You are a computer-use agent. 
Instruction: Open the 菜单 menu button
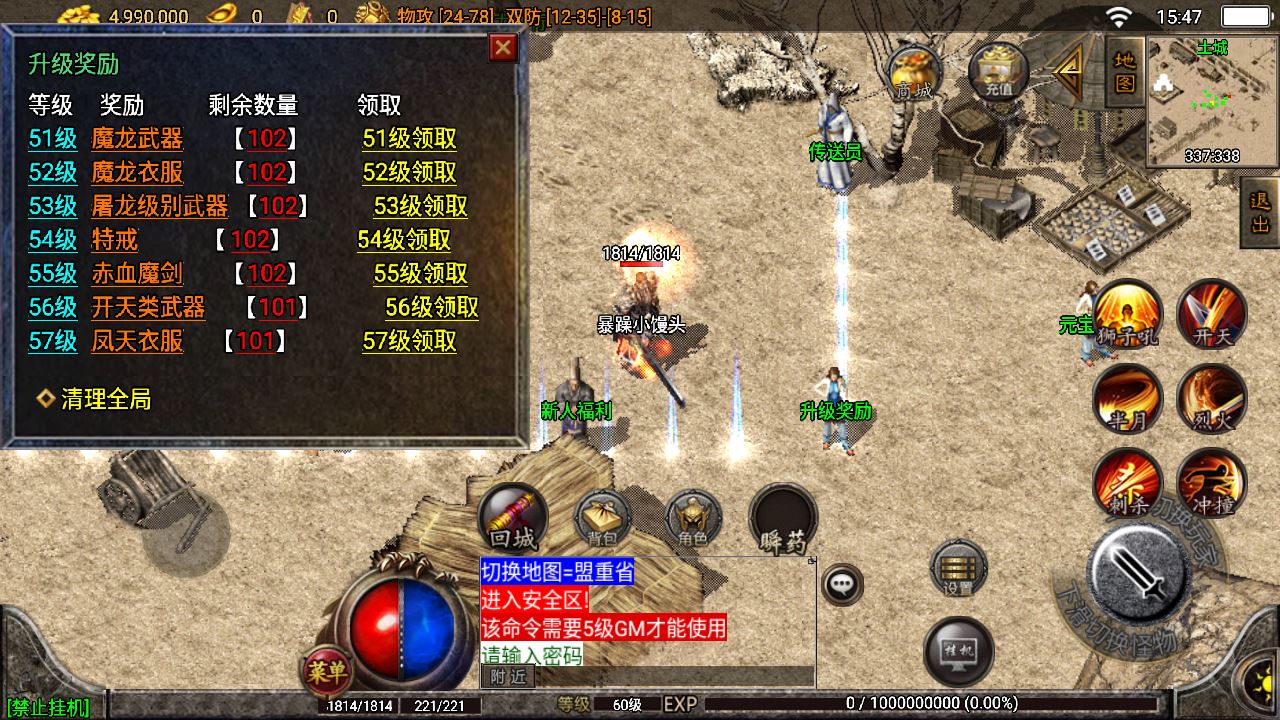(326, 672)
